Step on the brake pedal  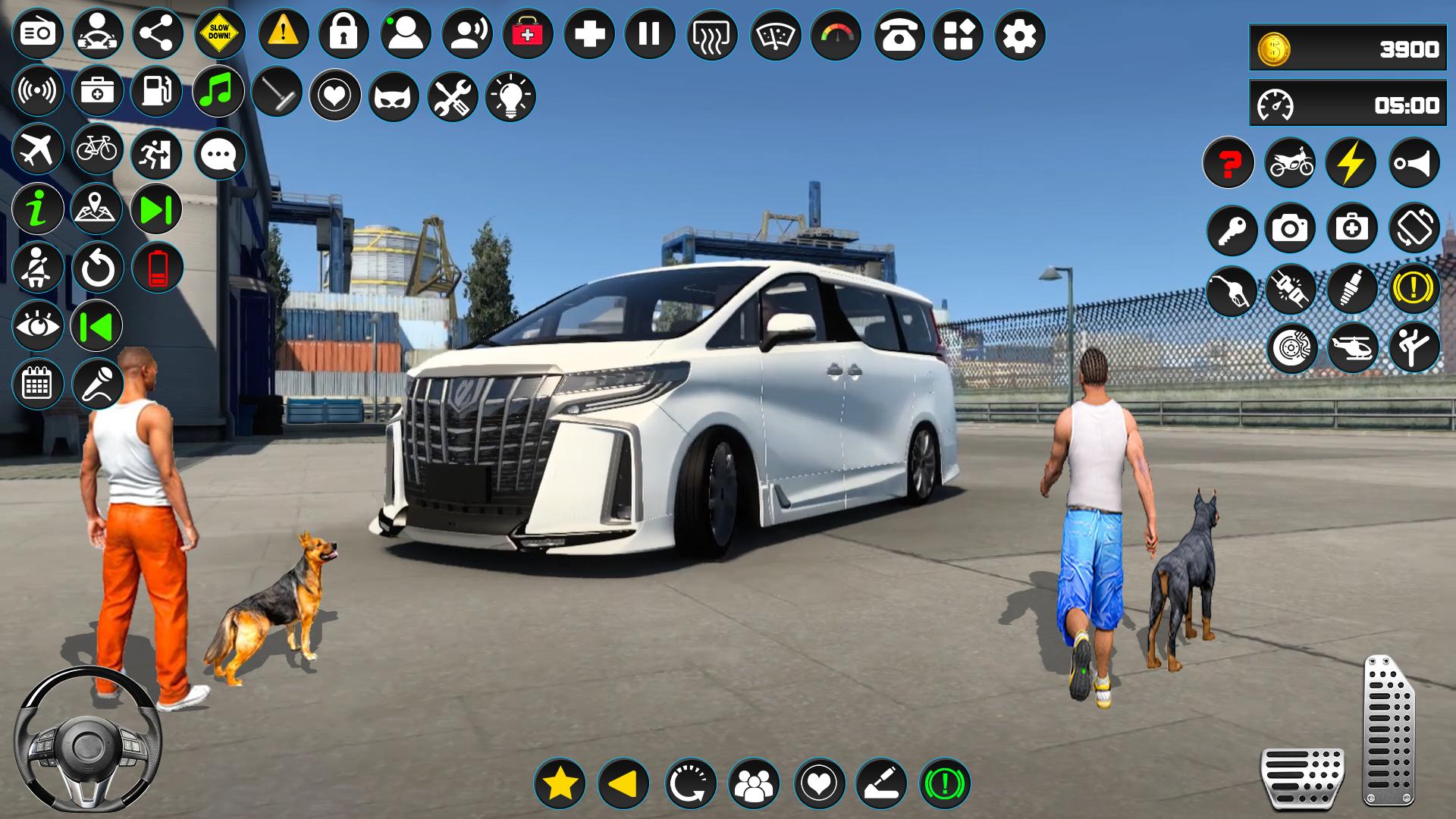(1302, 777)
